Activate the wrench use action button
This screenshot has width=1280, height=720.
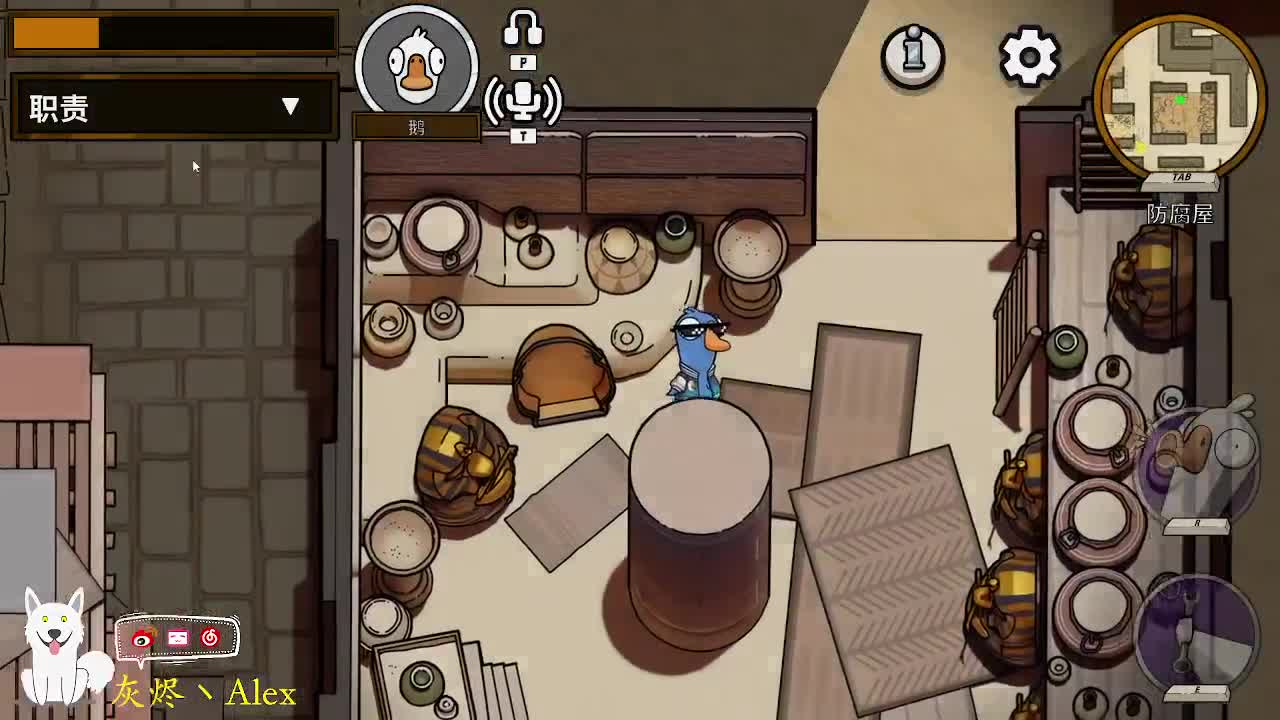coord(1197,632)
